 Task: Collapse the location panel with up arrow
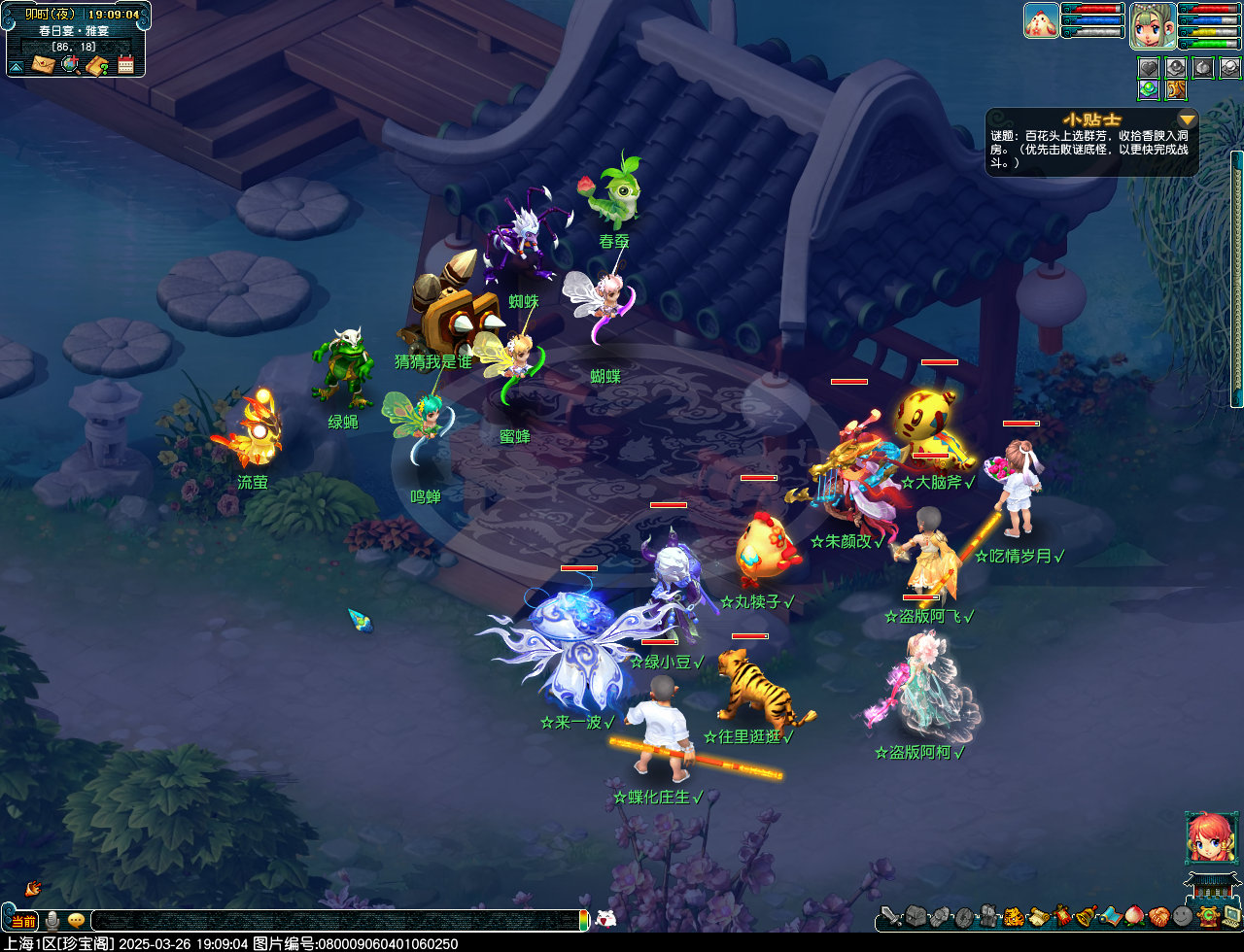pyautogui.click(x=16, y=66)
